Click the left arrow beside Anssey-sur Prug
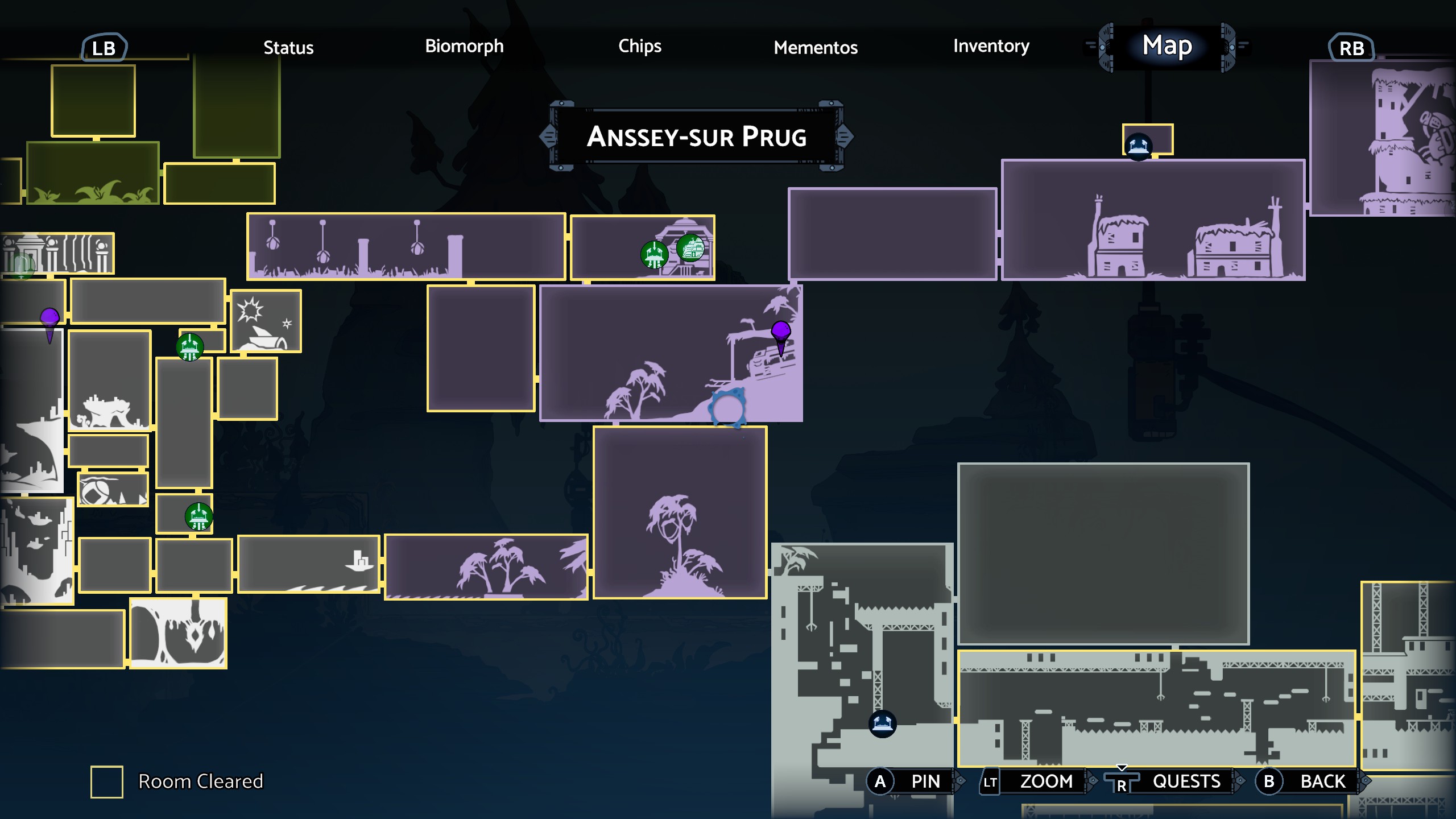 [x=548, y=136]
